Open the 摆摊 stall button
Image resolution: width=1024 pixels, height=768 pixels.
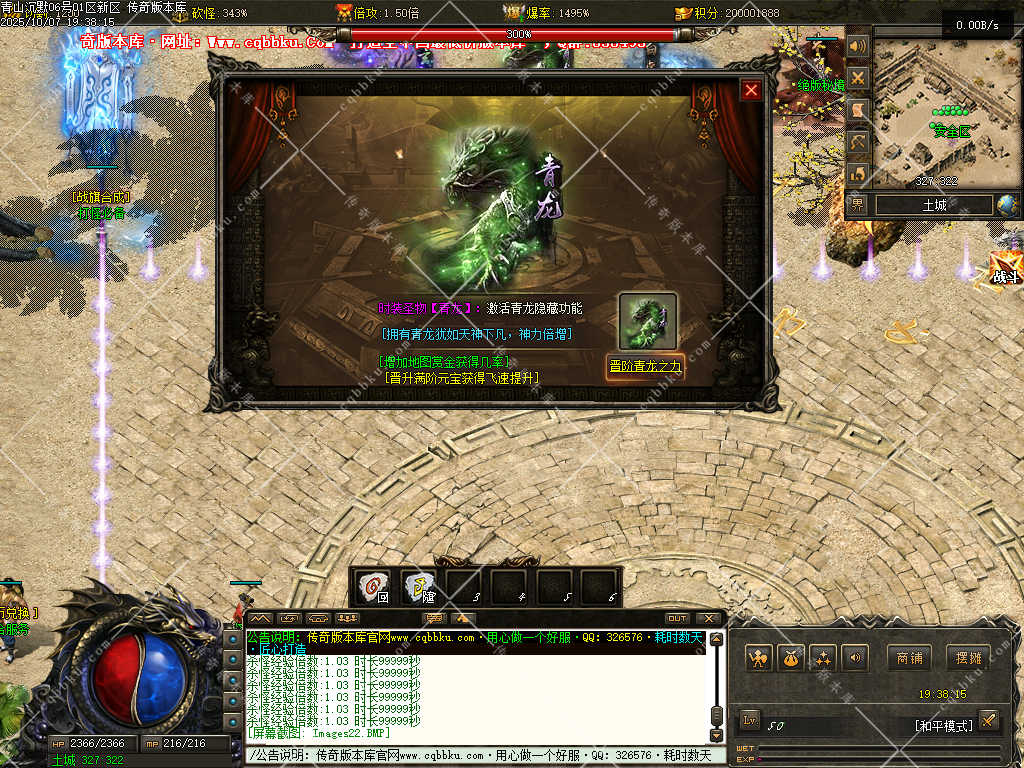(968, 657)
